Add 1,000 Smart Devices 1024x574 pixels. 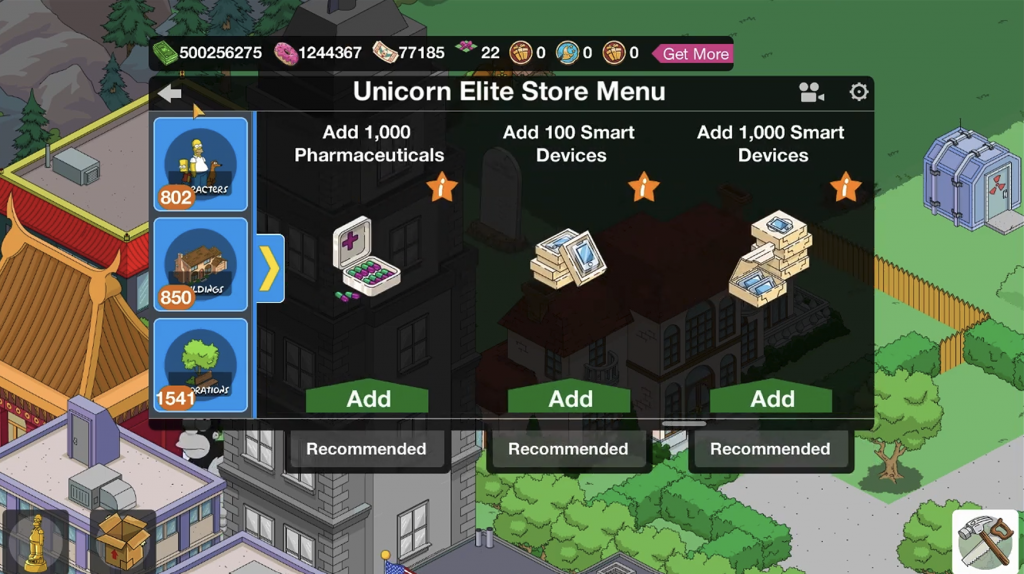click(x=772, y=398)
